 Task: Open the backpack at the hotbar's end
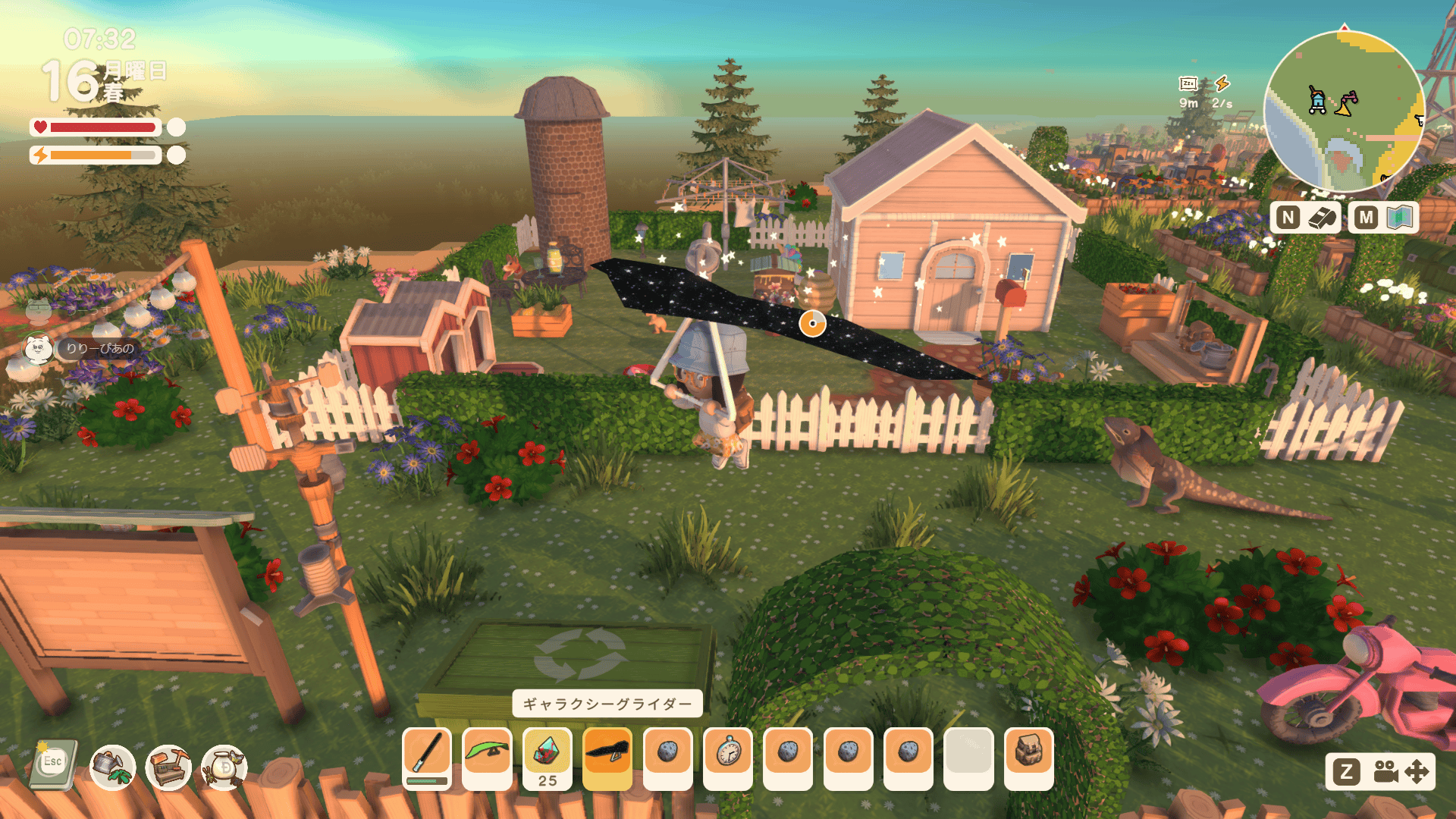(1028, 753)
